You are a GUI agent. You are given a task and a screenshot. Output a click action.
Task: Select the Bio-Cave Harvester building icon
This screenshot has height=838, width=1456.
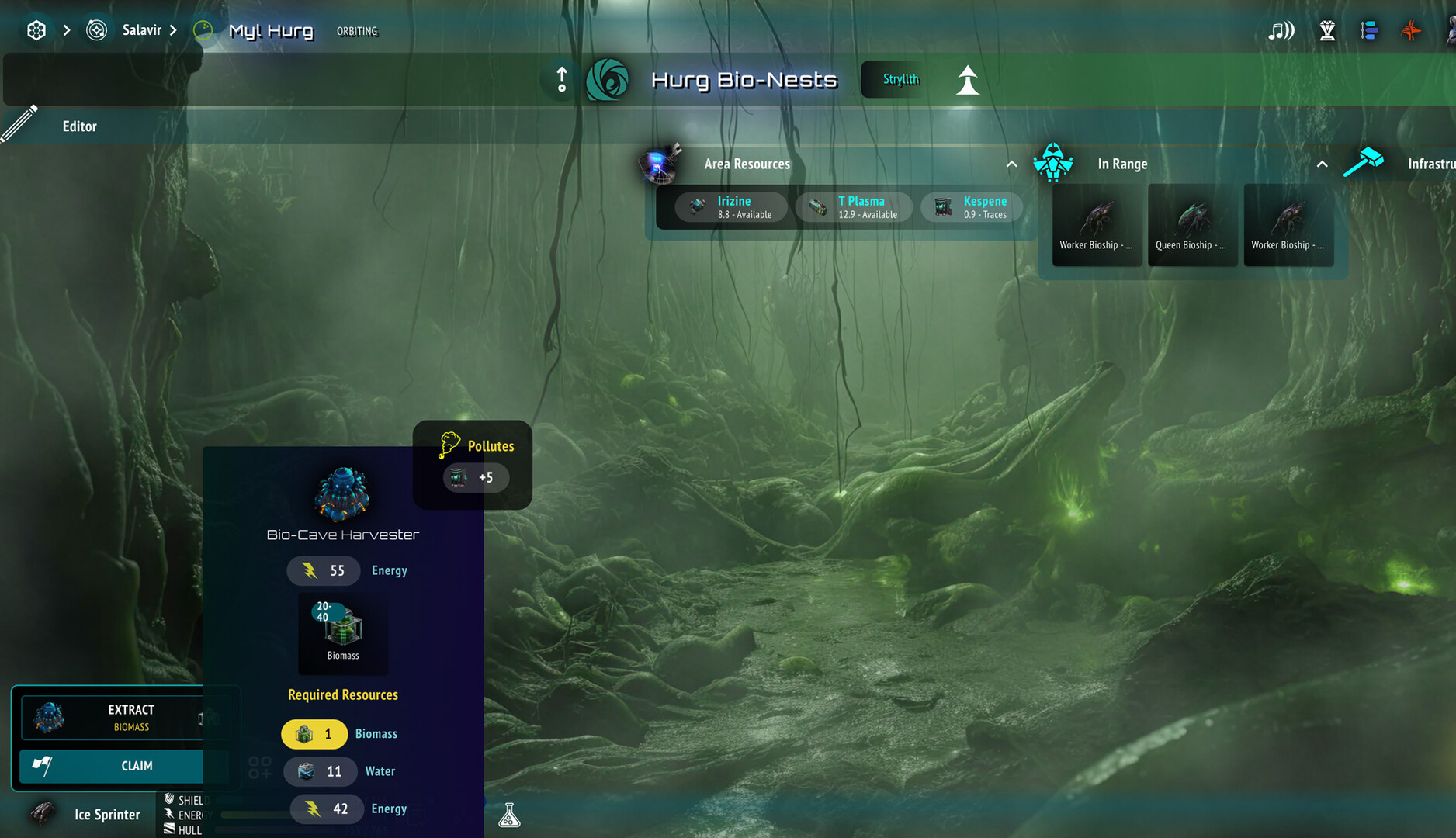pyautogui.click(x=342, y=493)
